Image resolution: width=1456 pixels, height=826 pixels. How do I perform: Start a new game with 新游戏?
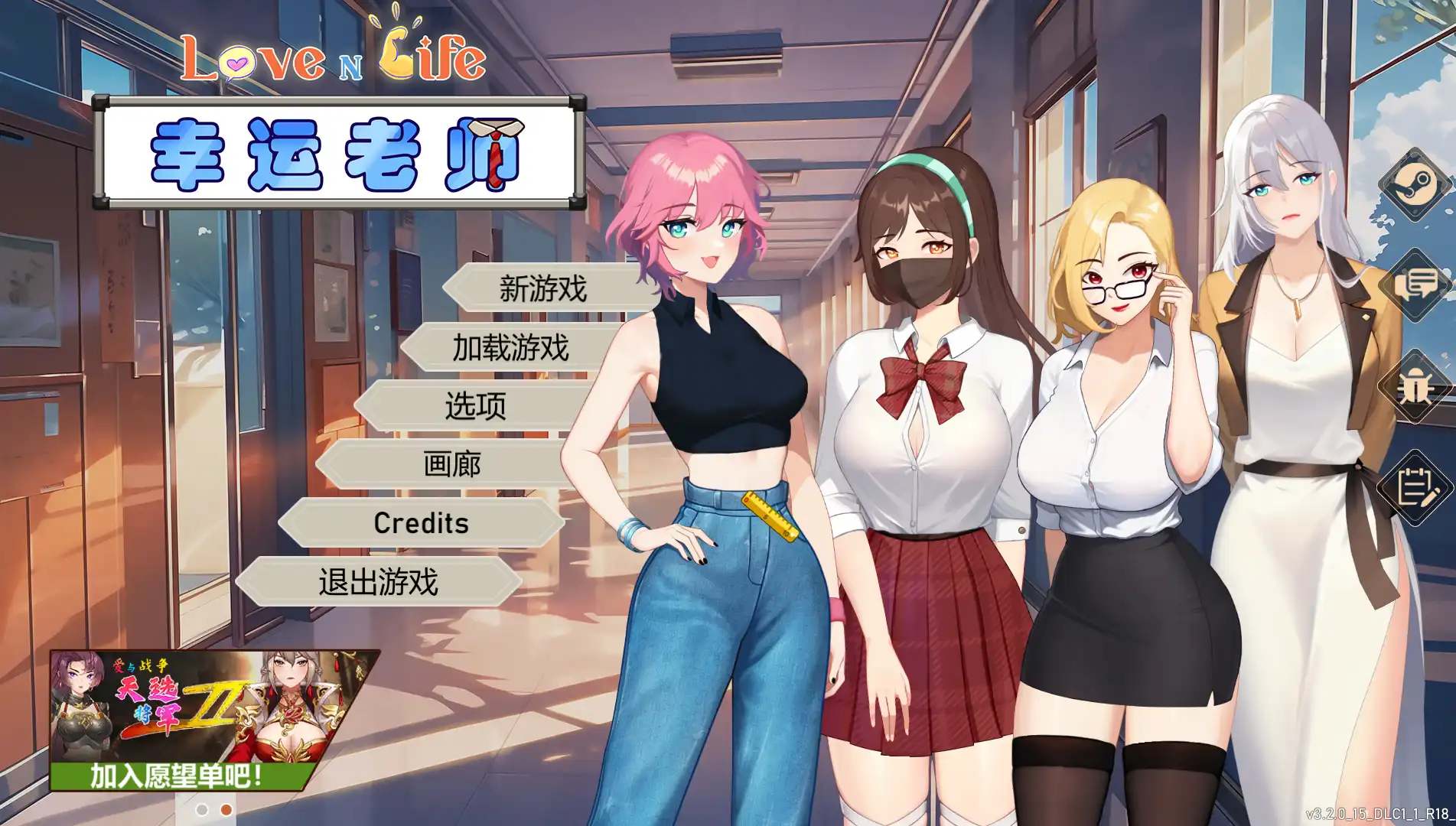click(x=542, y=288)
